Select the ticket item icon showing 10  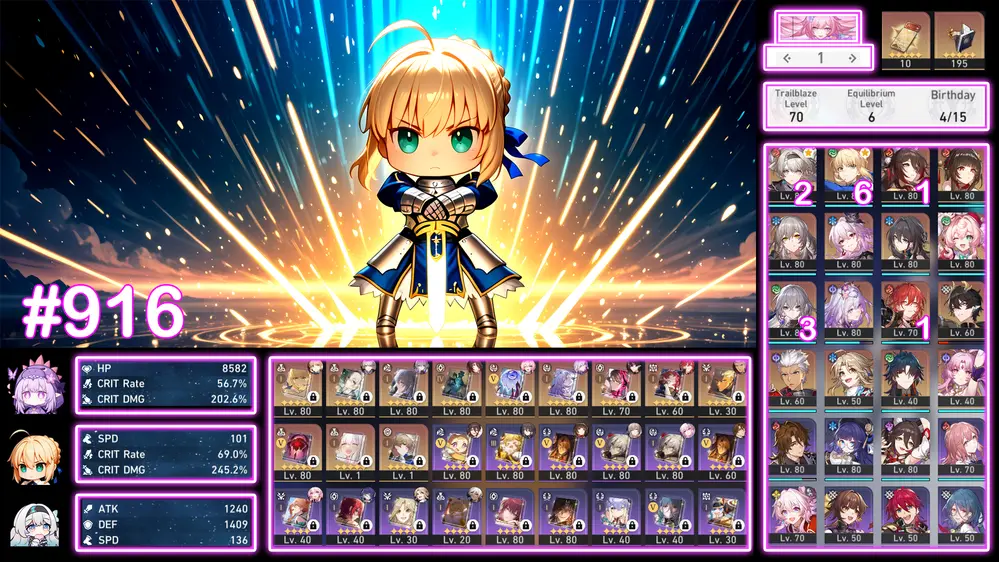tap(905, 40)
